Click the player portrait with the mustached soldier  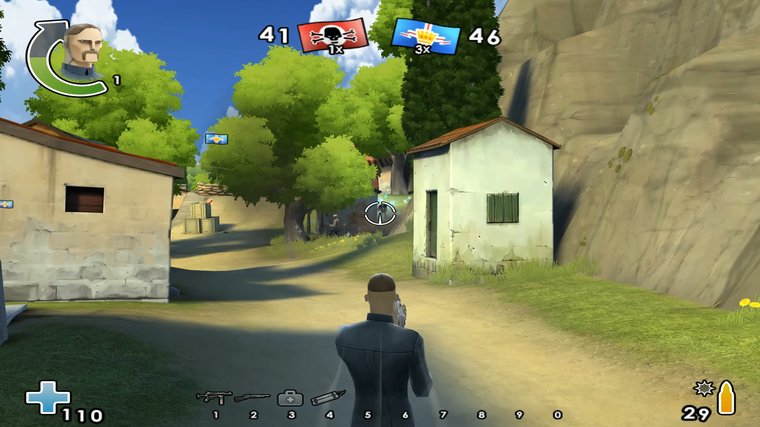81,50
